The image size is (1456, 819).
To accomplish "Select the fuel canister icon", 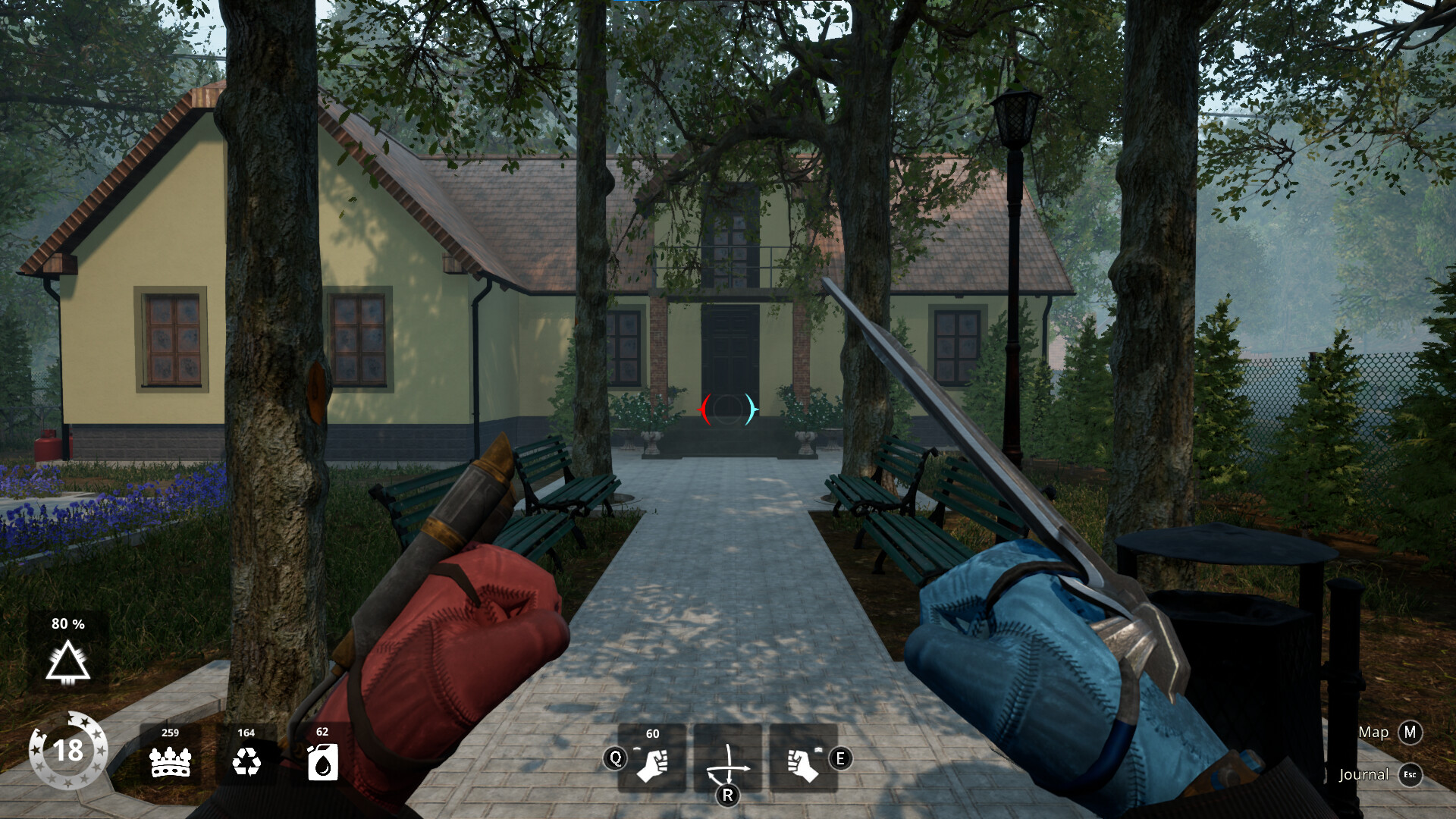I will click(x=322, y=761).
